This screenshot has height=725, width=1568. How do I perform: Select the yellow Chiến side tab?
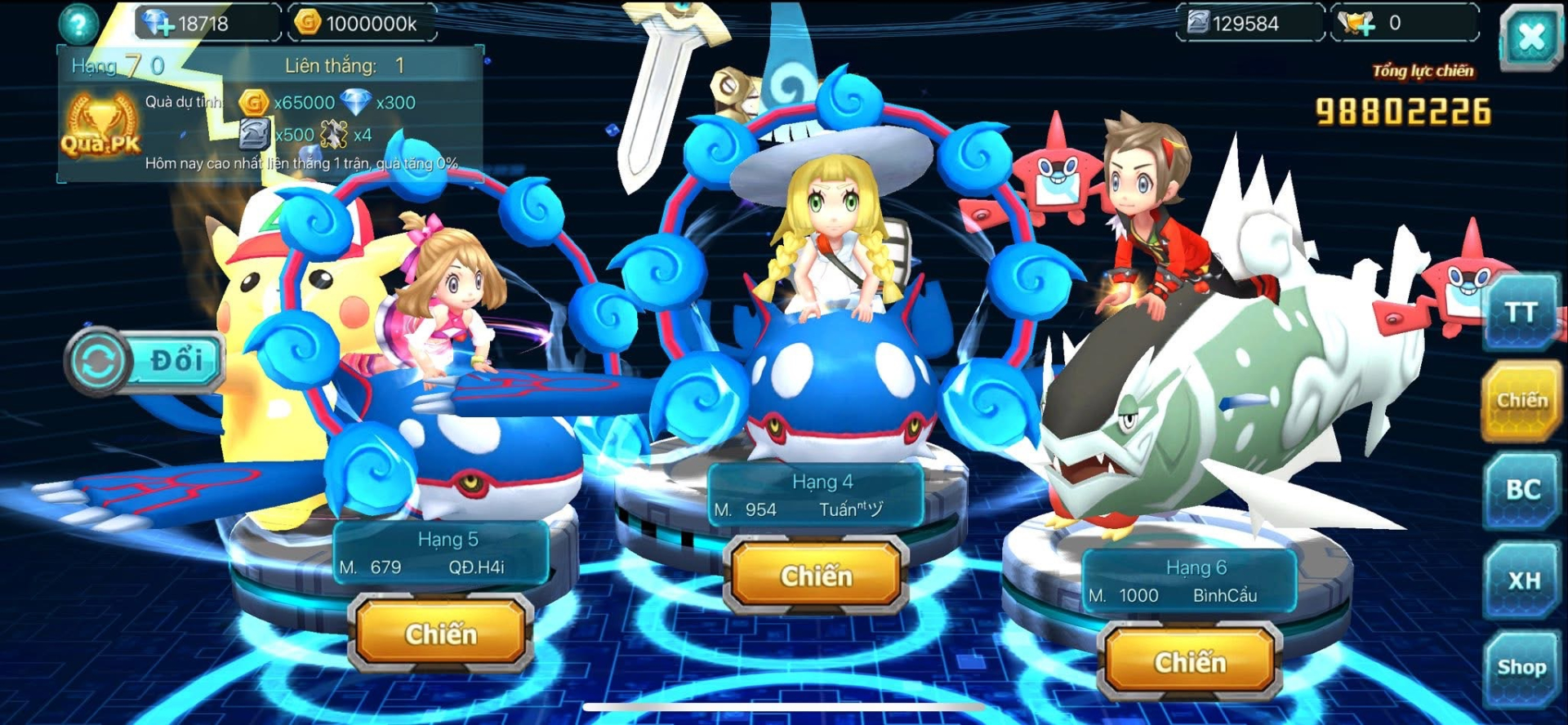pos(1521,401)
